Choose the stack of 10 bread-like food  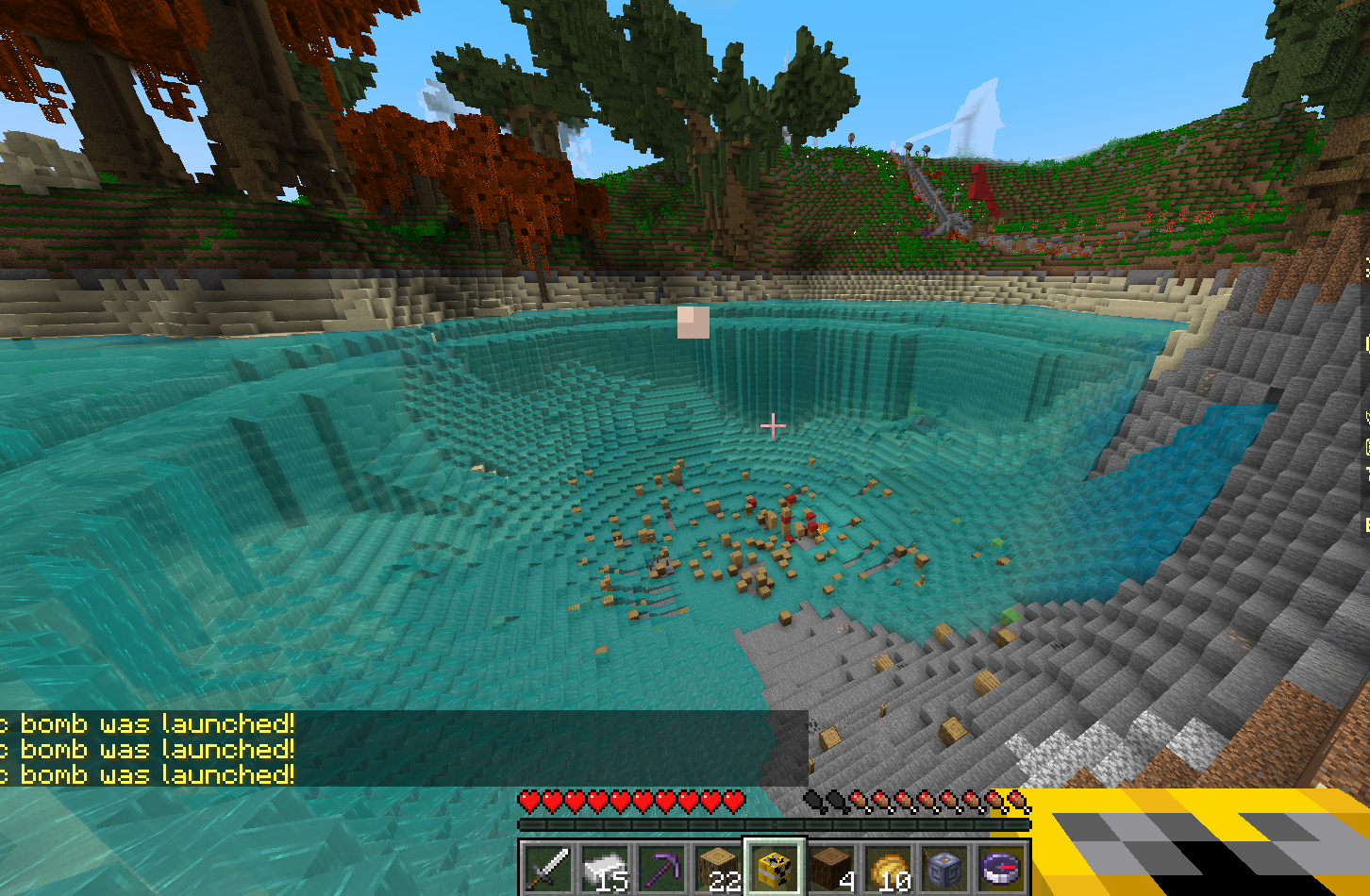coord(889,867)
